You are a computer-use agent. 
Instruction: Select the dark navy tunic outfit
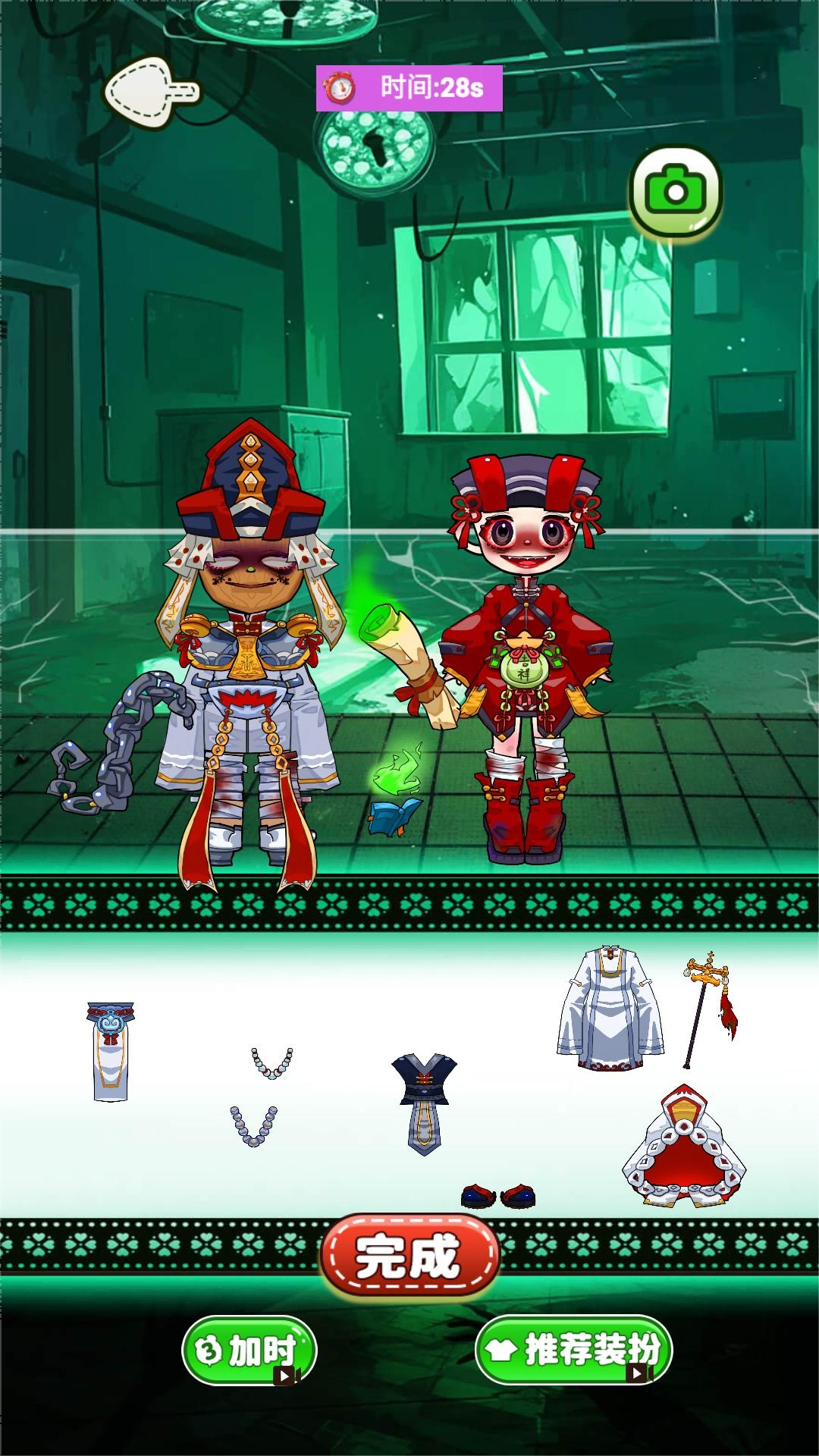(424, 1103)
